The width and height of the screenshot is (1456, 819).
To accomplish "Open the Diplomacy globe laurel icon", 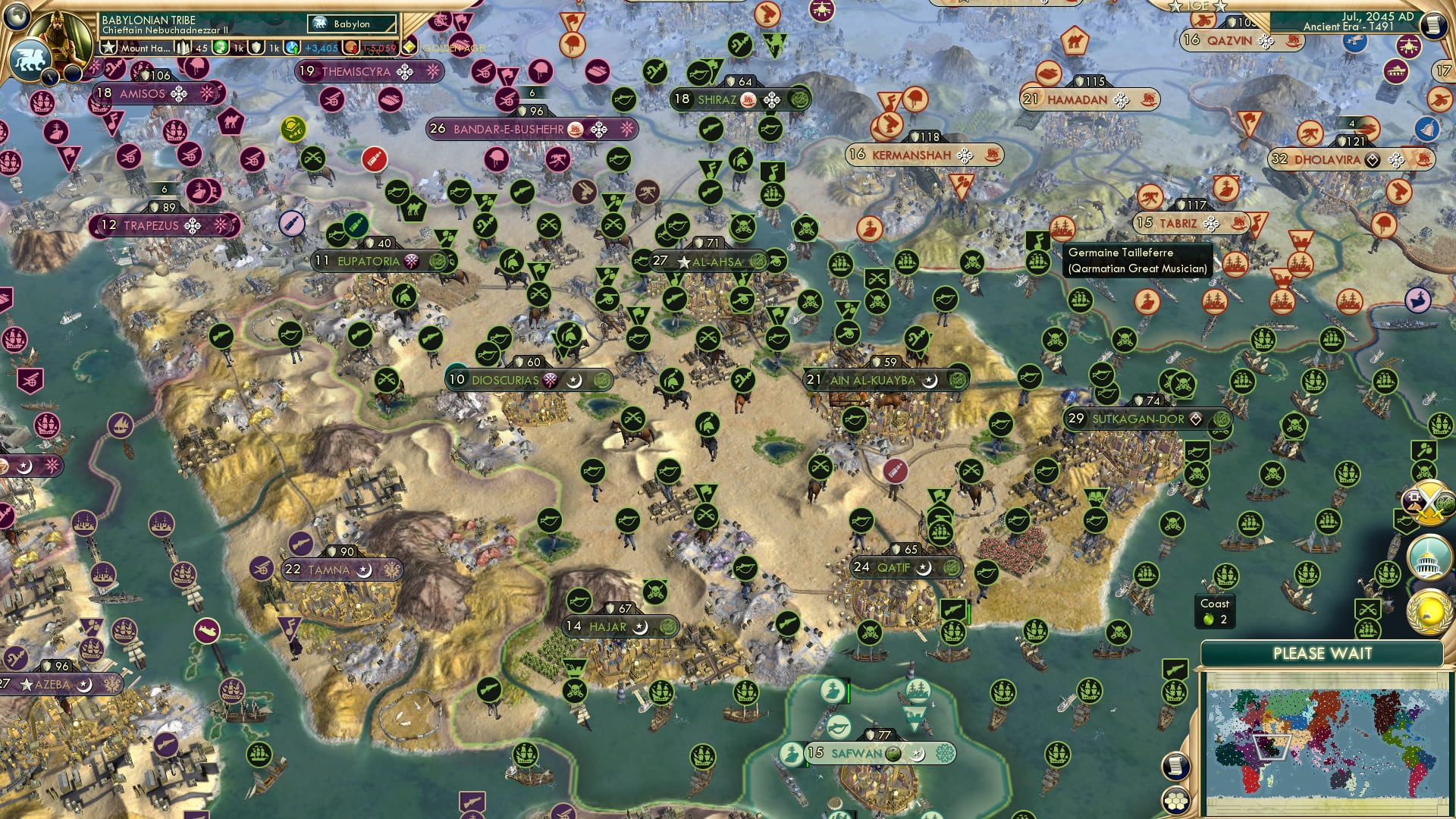I will click(x=1430, y=612).
